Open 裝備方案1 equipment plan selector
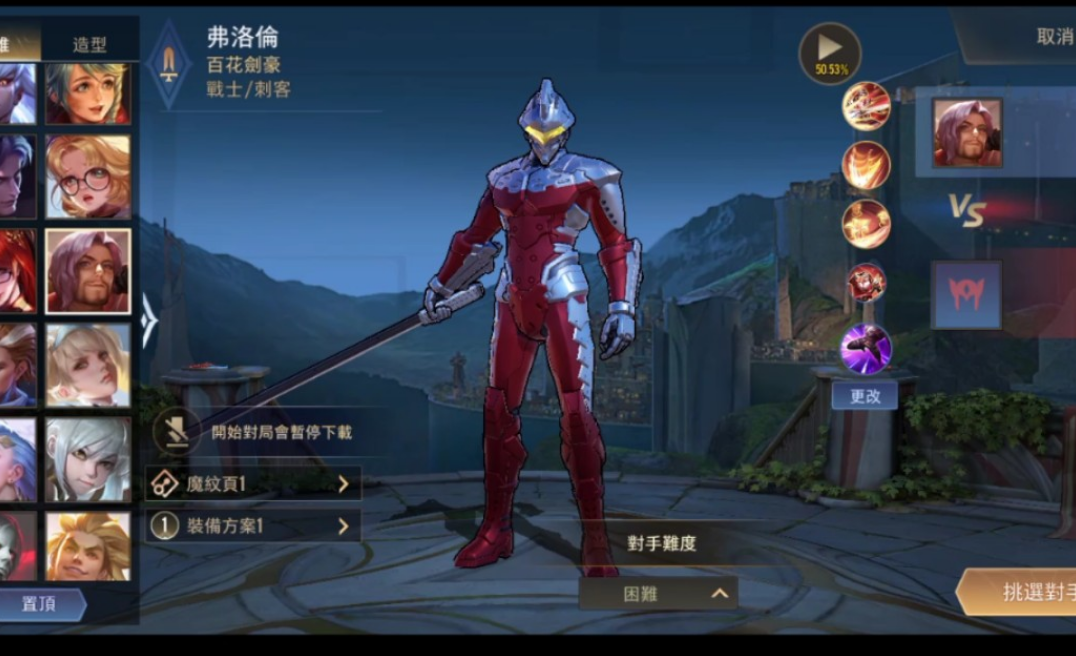 click(254, 525)
